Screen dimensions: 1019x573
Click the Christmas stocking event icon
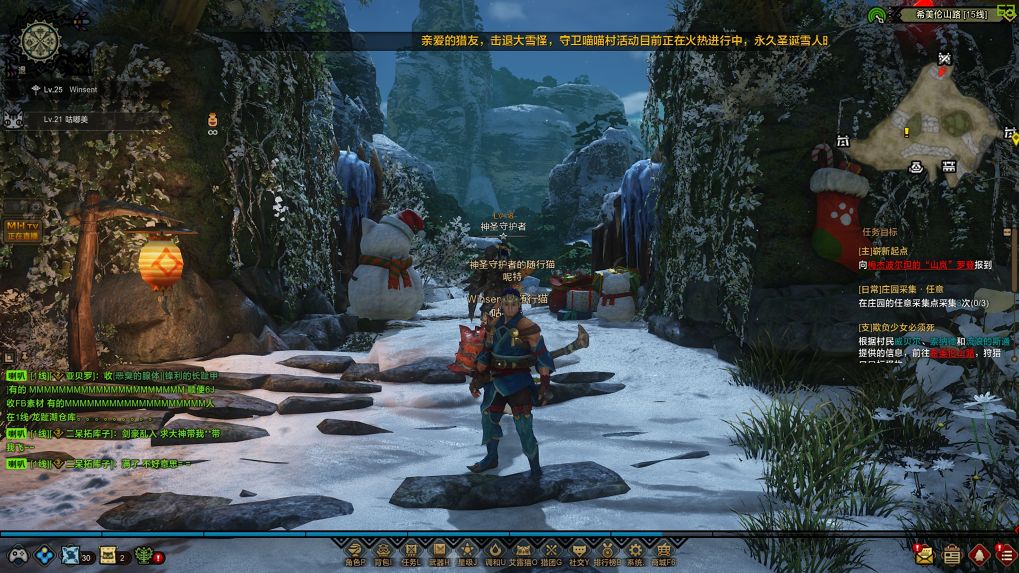tap(838, 207)
